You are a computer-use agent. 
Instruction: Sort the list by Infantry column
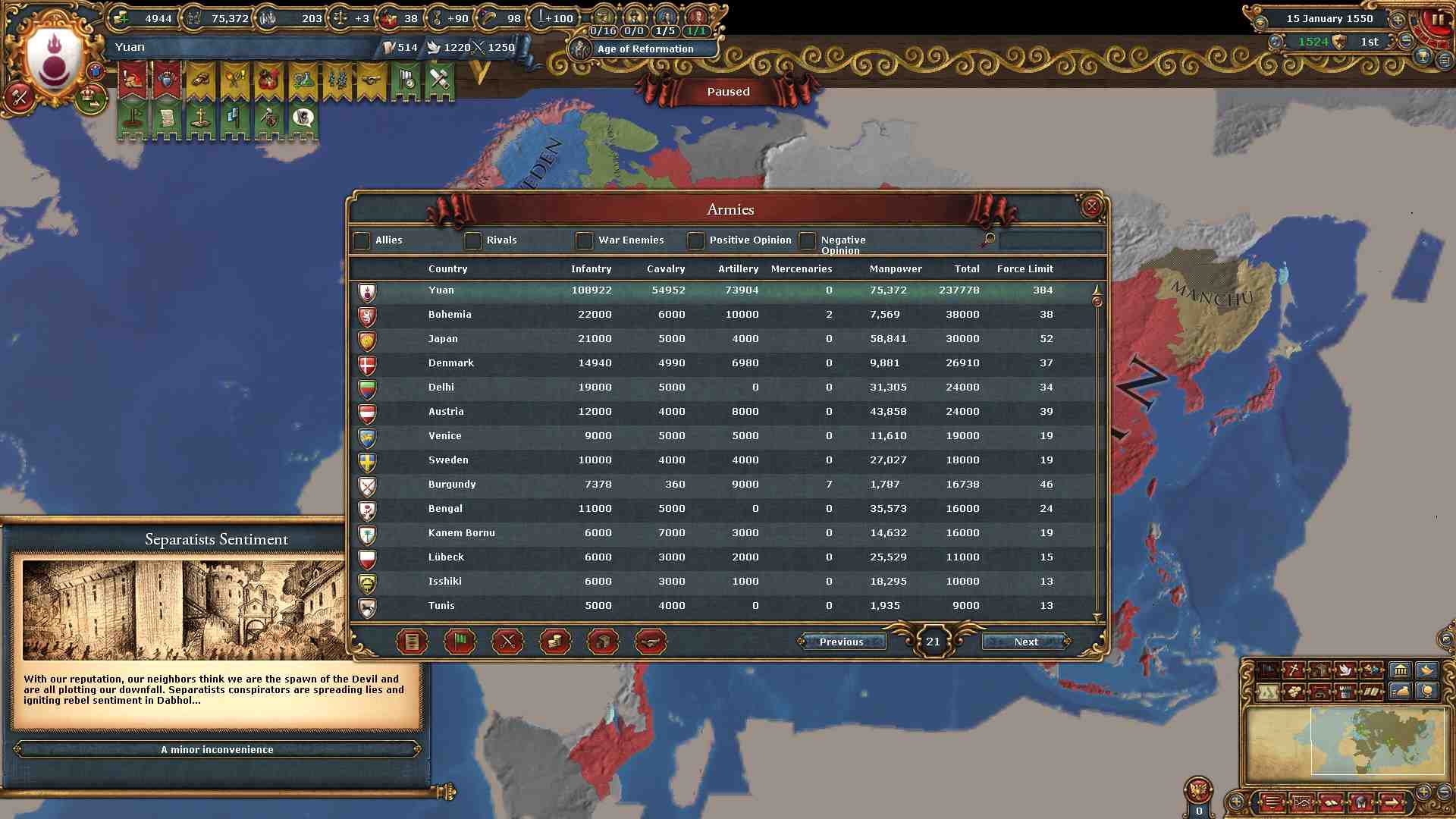click(x=591, y=268)
